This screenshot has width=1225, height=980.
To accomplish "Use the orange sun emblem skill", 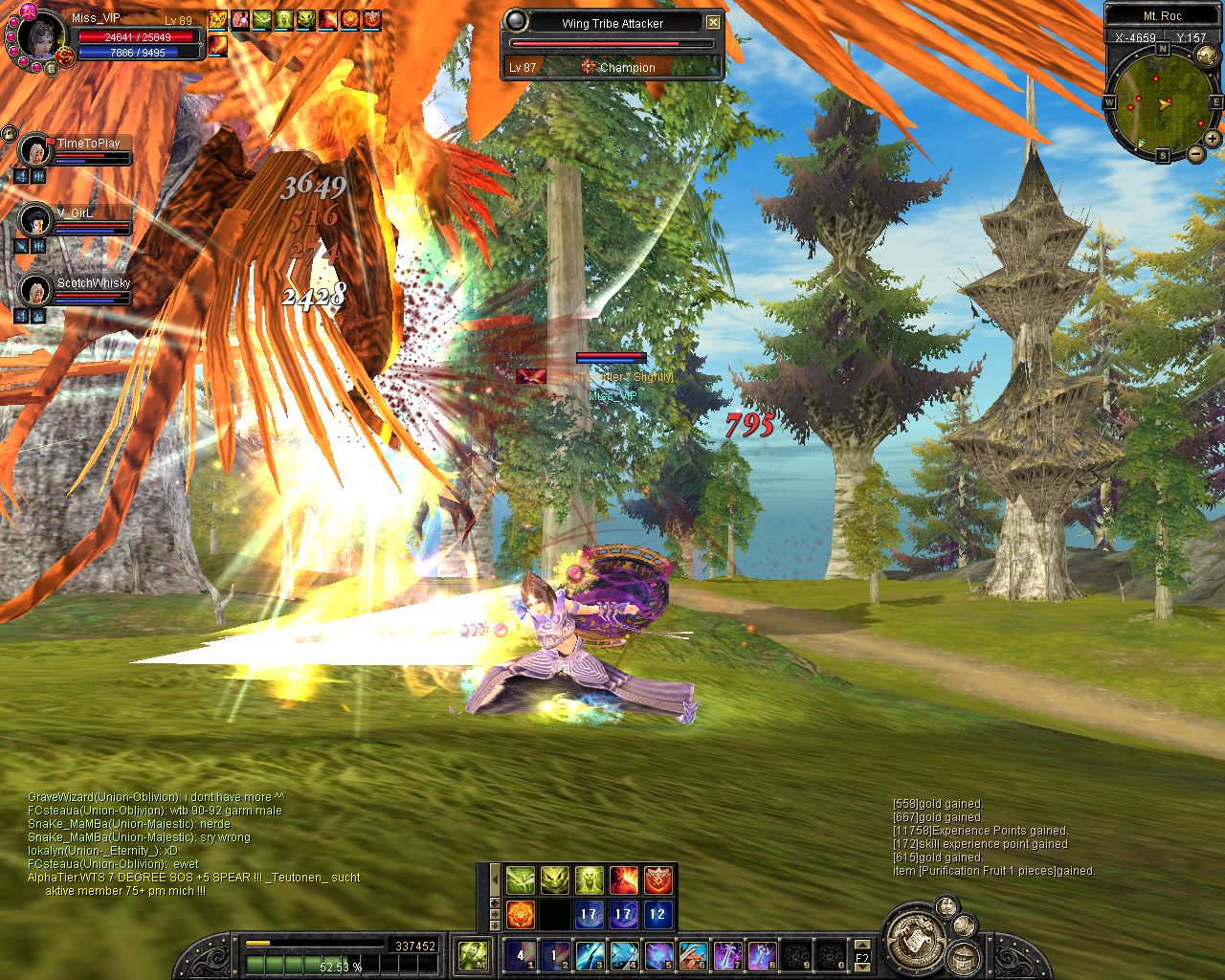I will click(520, 914).
